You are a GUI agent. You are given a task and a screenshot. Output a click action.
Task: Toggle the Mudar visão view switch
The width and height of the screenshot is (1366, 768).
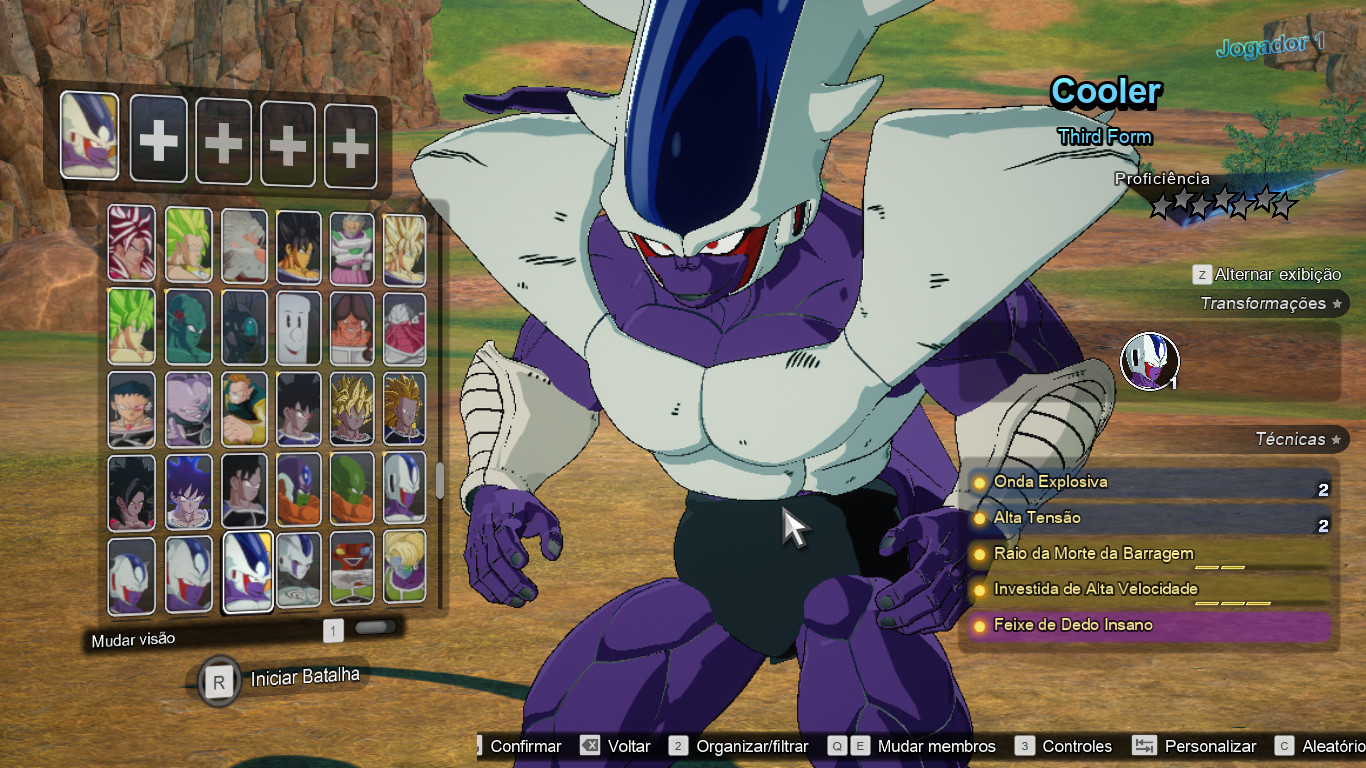click(x=375, y=629)
